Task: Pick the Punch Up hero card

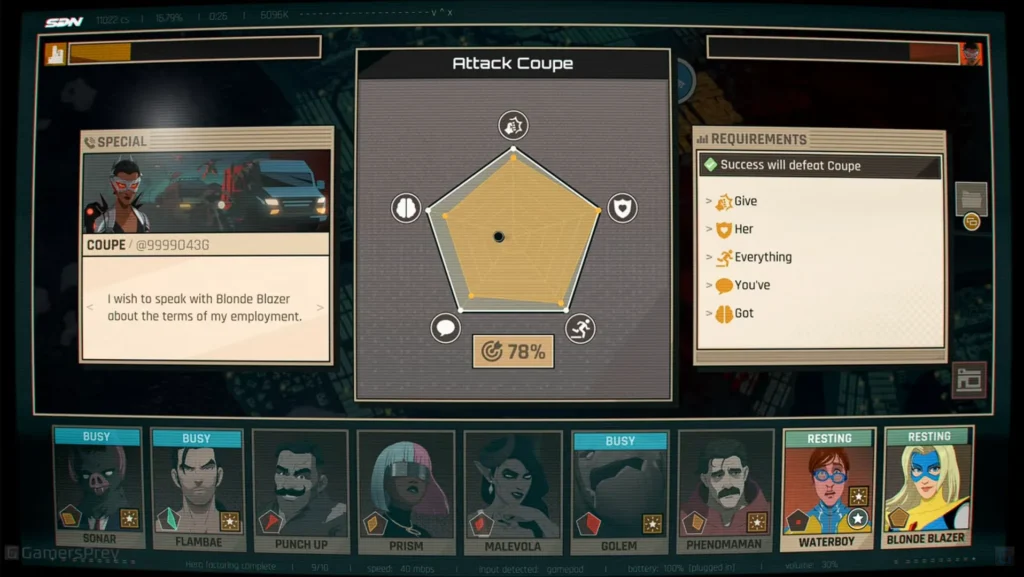Action: (x=301, y=492)
